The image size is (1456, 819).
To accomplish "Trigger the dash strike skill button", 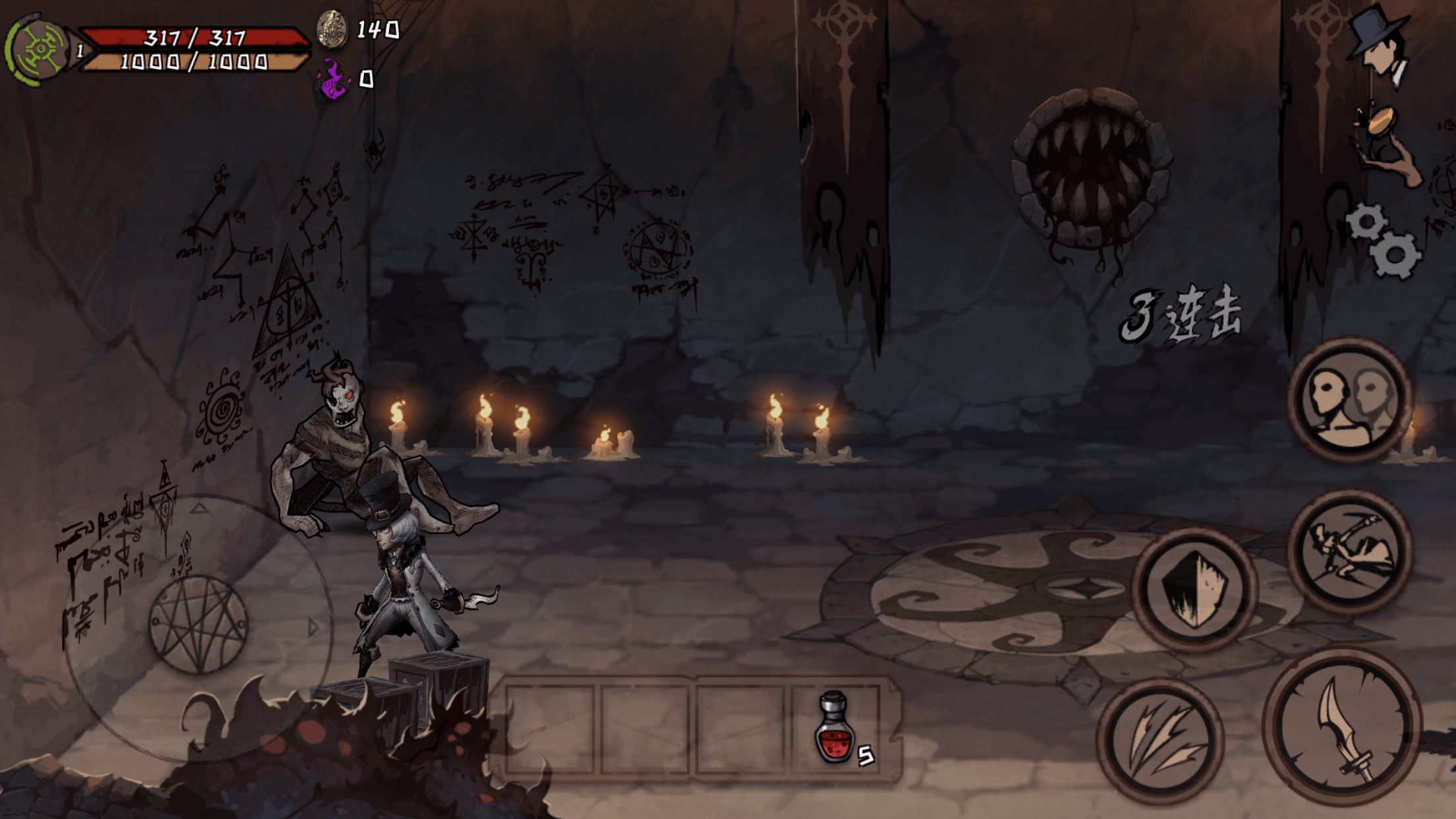I will [1350, 552].
